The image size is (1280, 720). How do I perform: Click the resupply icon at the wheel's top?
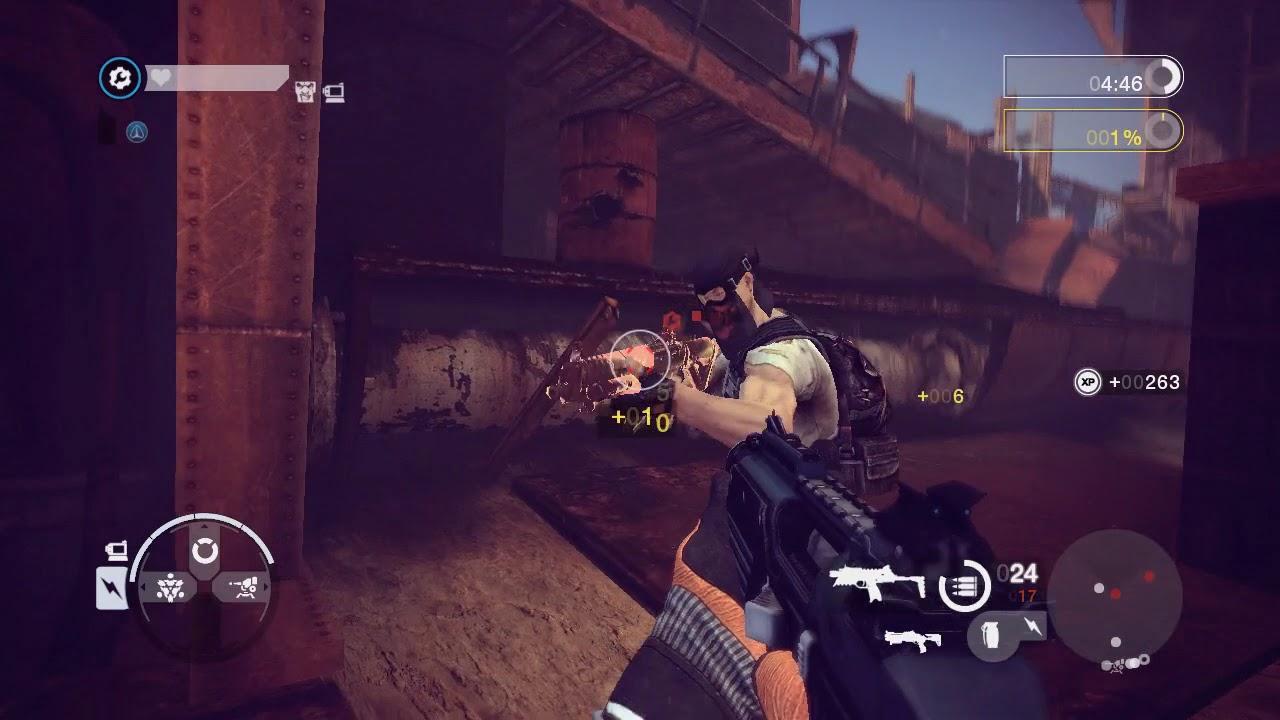pos(205,549)
